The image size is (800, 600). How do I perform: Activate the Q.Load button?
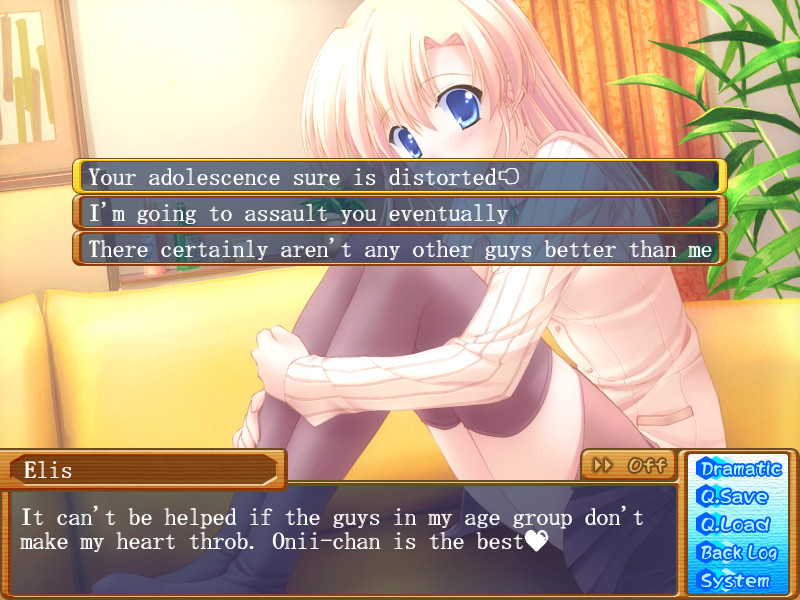pos(735,524)
